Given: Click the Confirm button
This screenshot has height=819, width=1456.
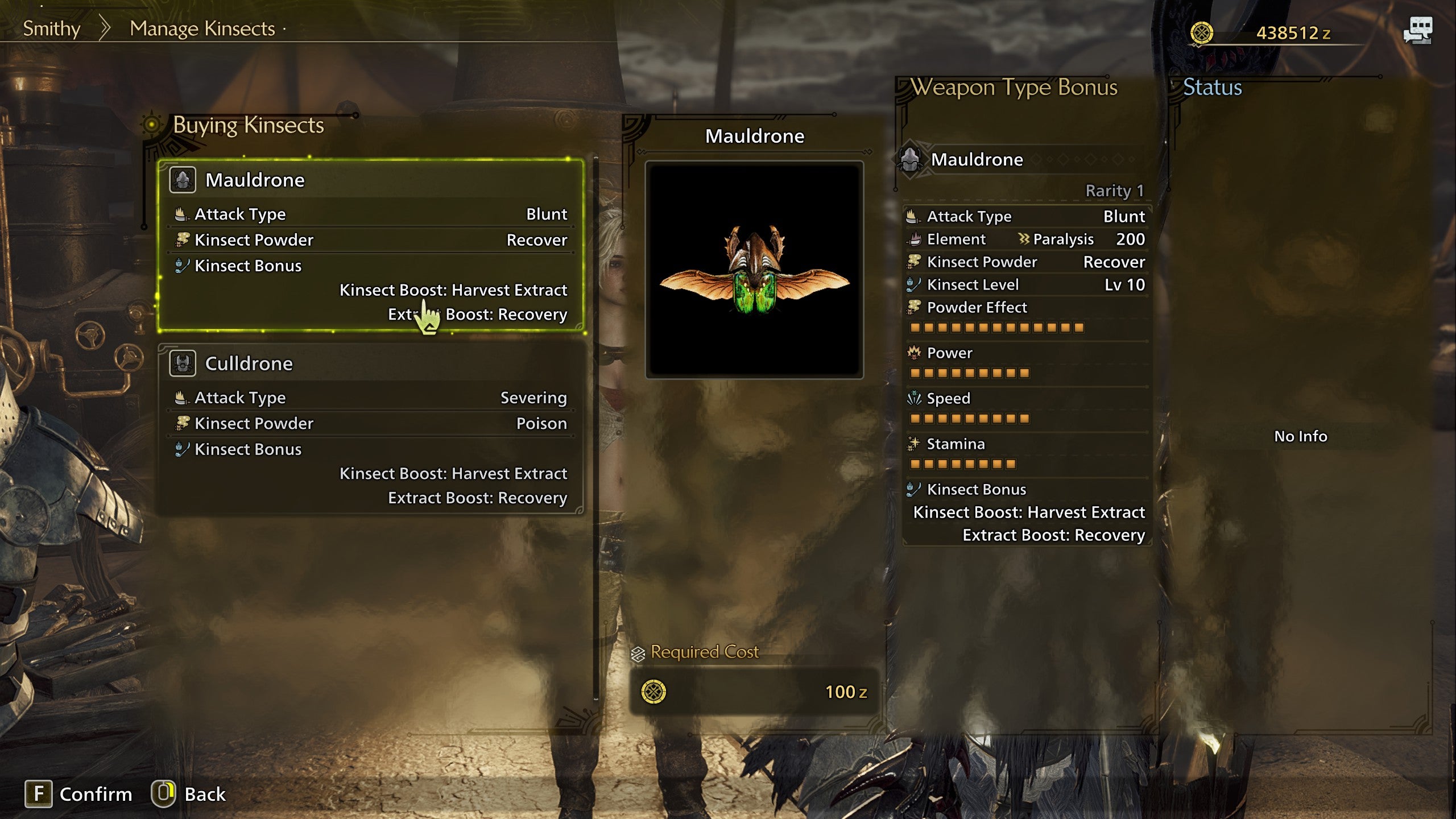Looking at the screenshot, I should pos(78,794).
